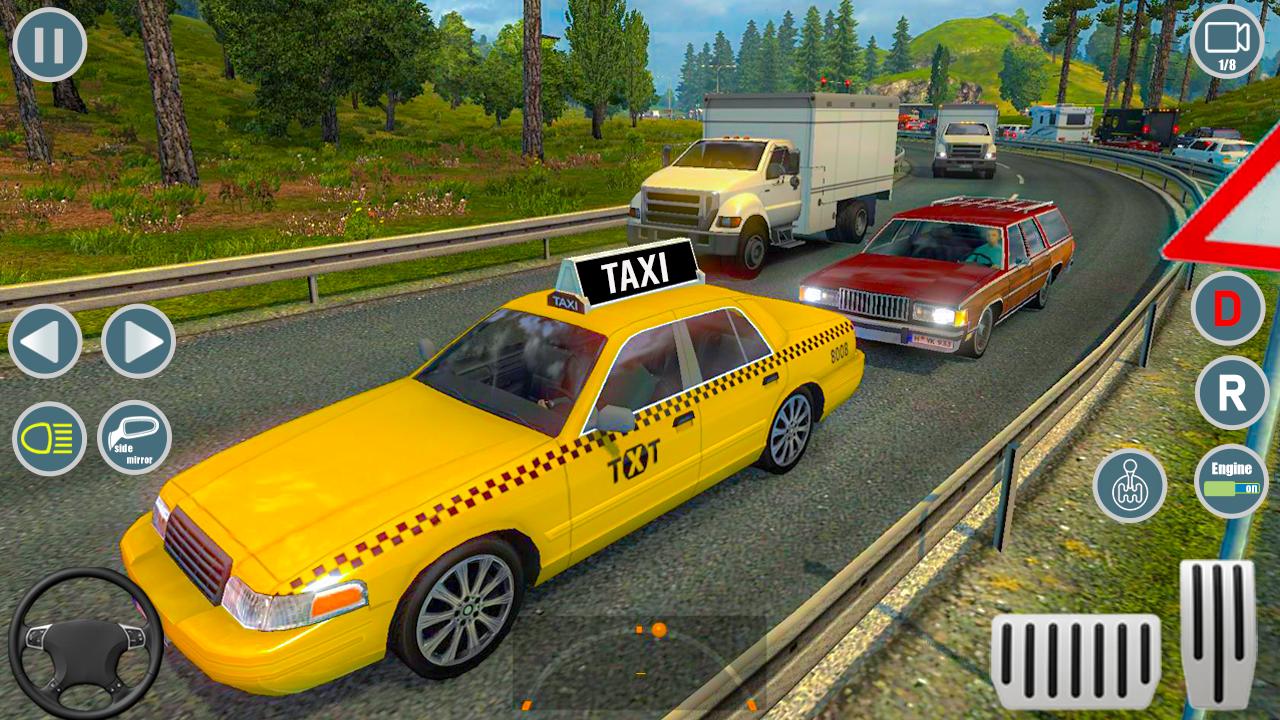The image size is (1280, 720).
Task: Open the manual gear shifter
Action: point(1128,489)
